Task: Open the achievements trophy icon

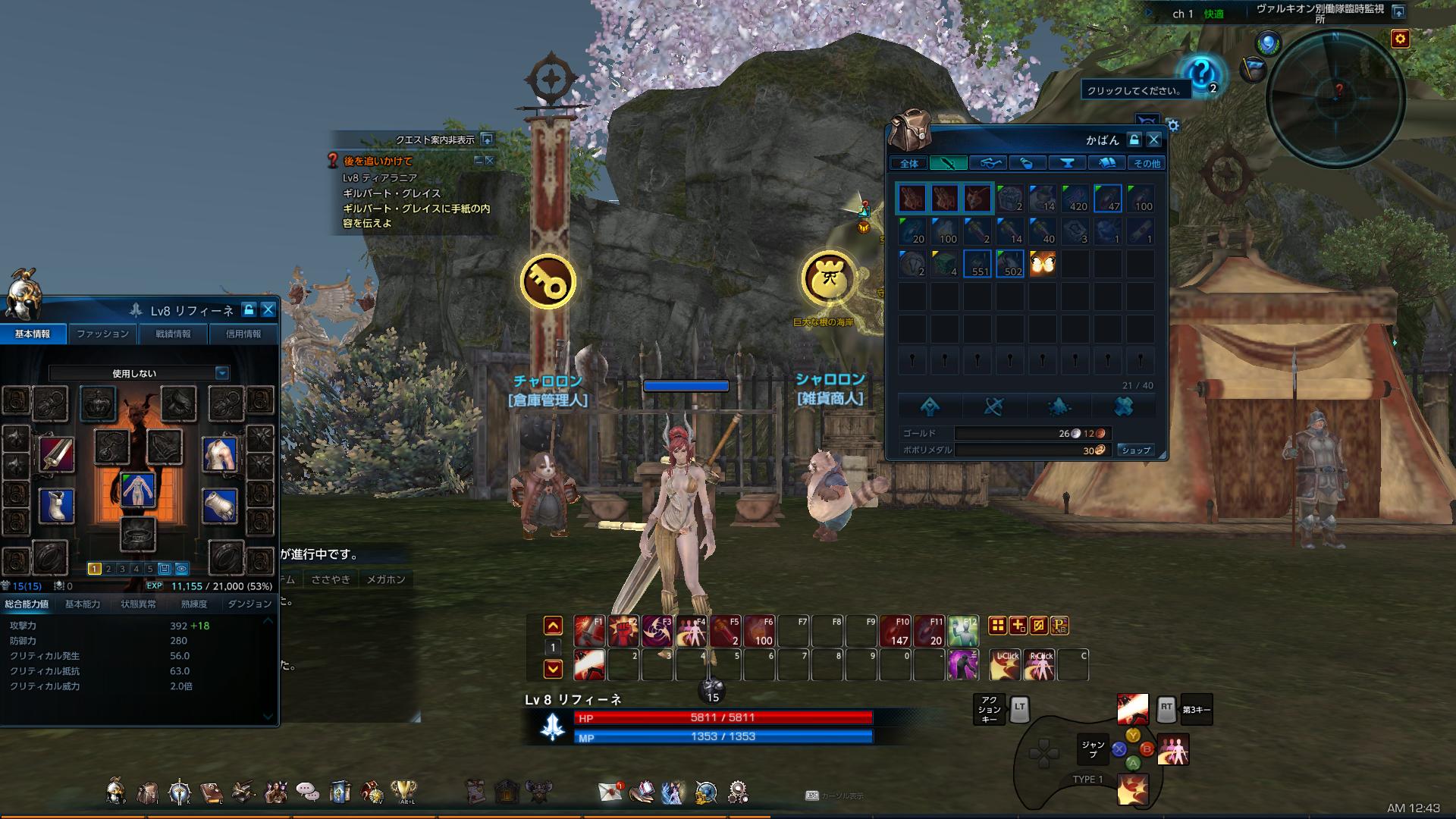Action: click(x=403, y=791)
